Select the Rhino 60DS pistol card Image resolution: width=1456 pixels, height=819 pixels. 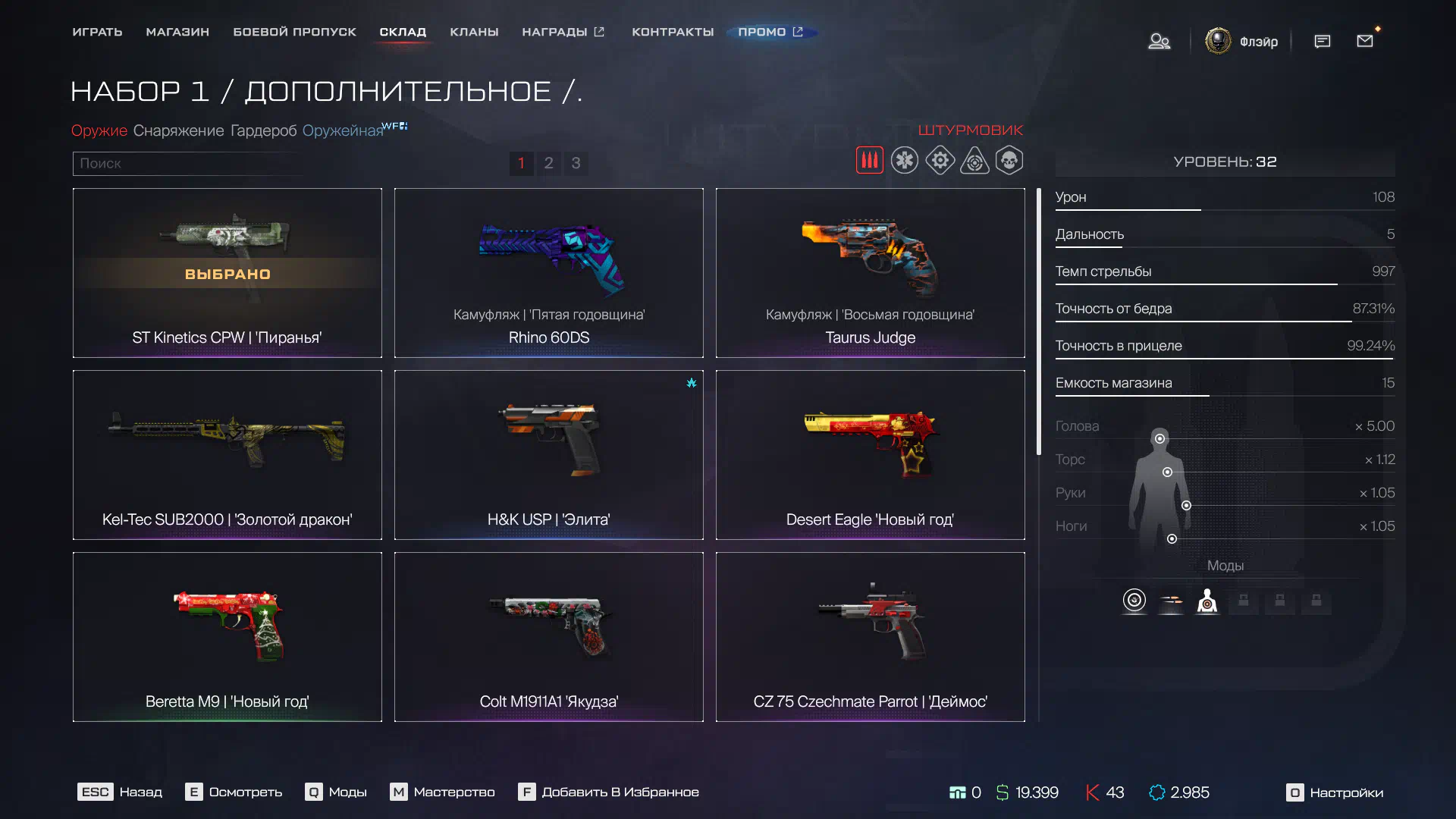pos(548,273)
